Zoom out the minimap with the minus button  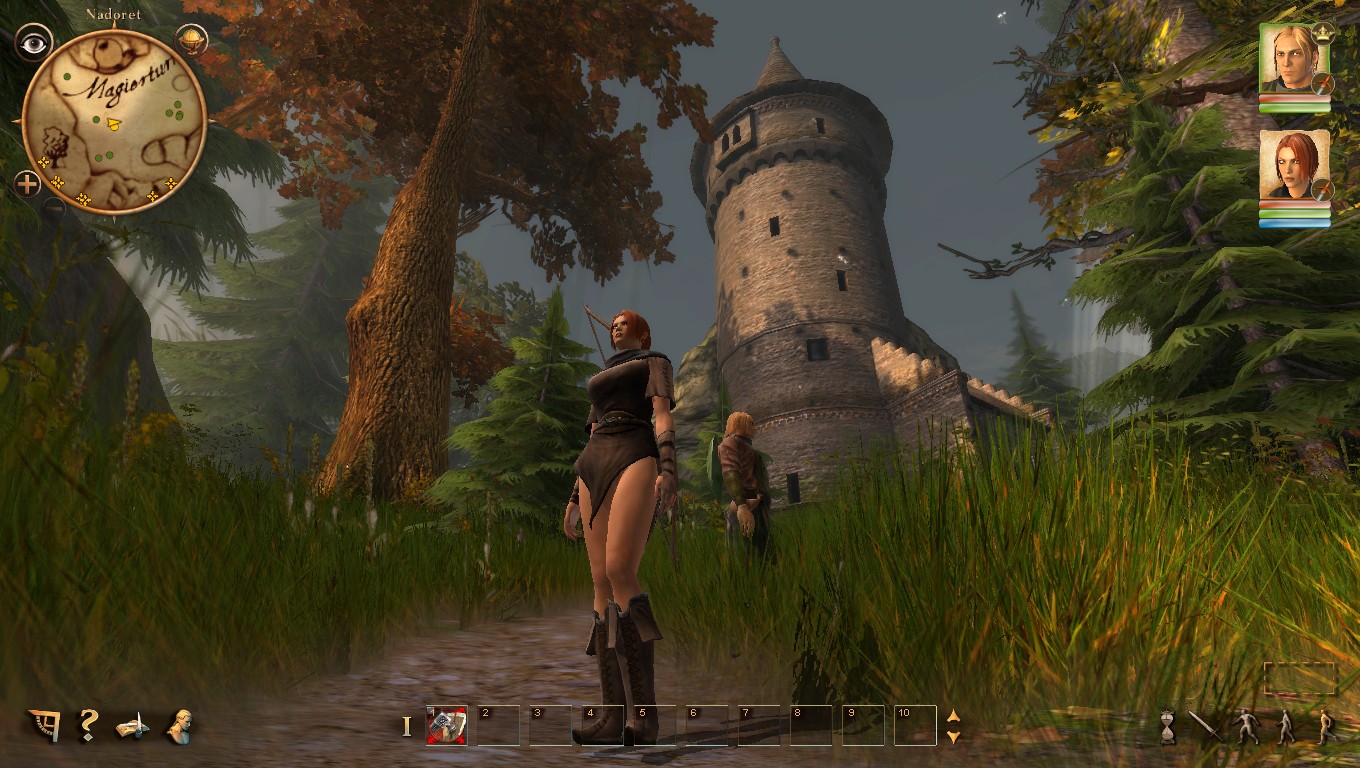pyautogui.click(x=54, y=207)
